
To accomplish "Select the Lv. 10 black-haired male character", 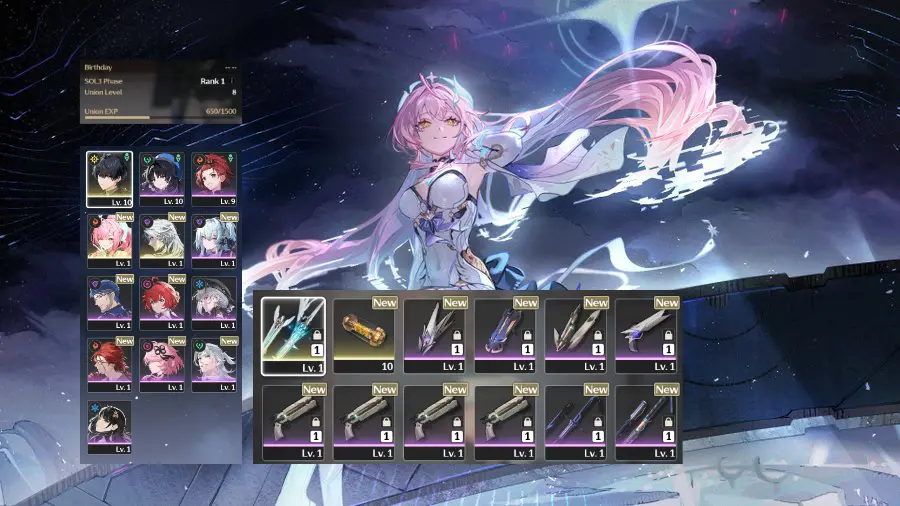I will click(109, 177).
